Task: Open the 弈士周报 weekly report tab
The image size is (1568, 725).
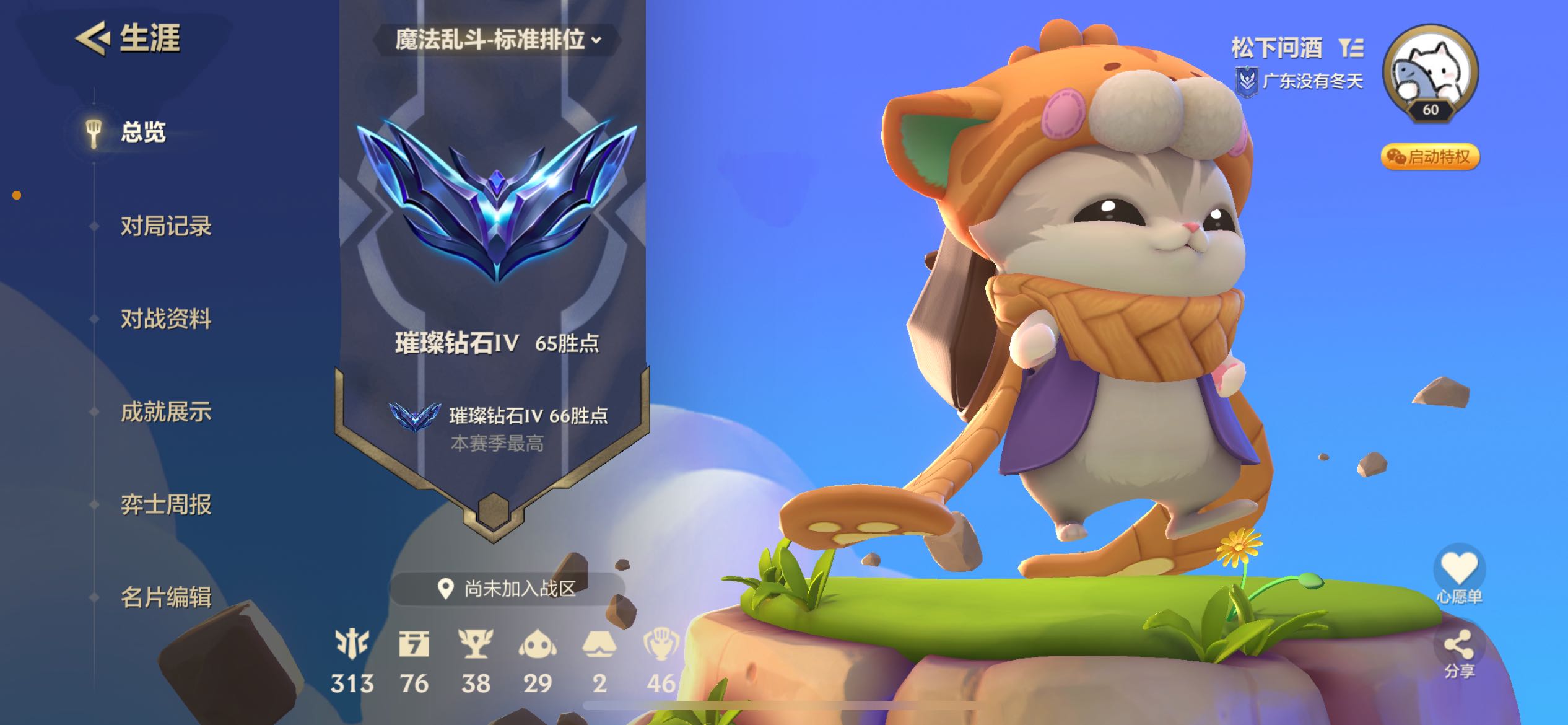Action: (x=165, y=505)
